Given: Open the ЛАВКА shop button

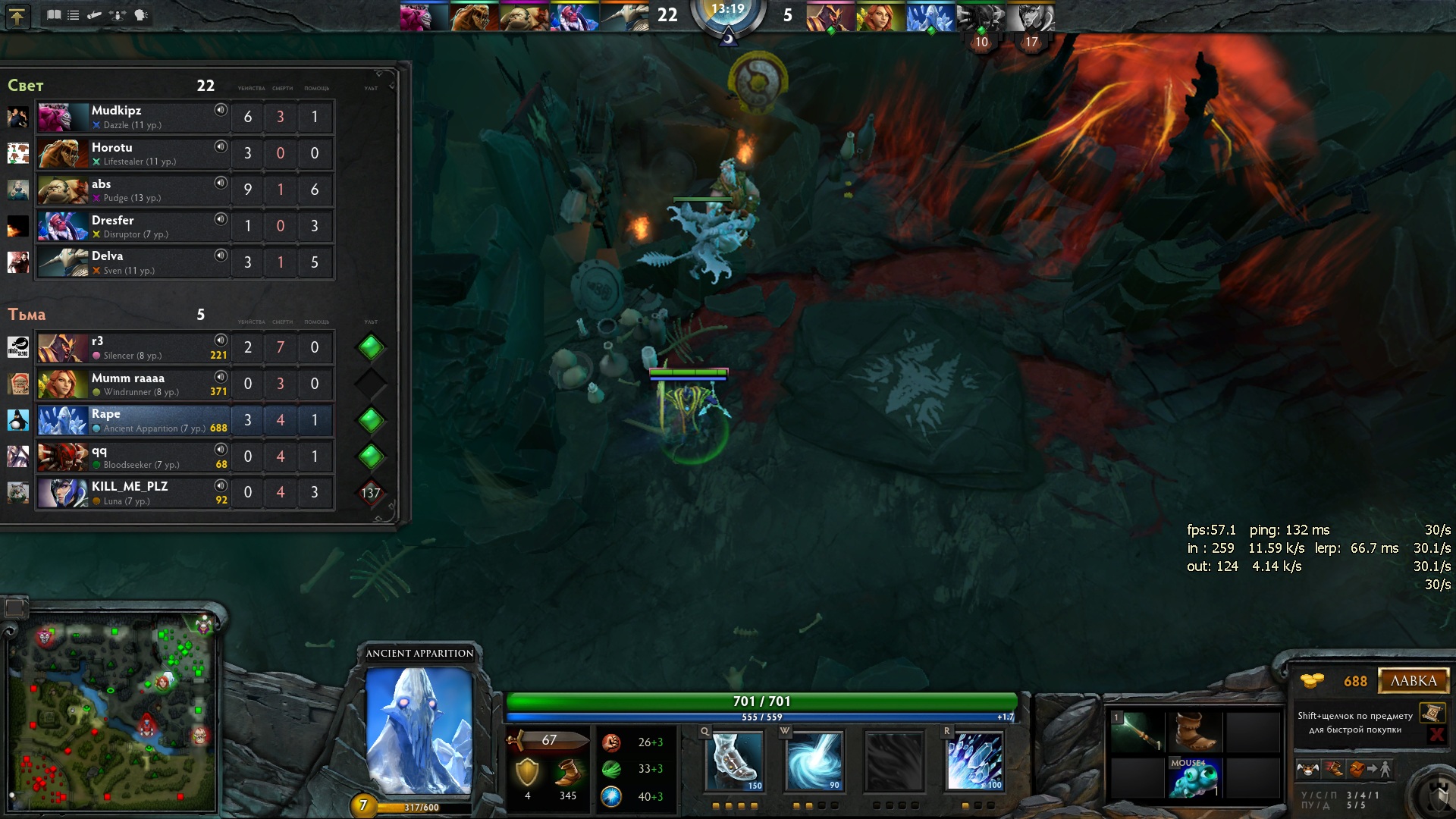Looking at the screenshot, I should point(1413,680).
